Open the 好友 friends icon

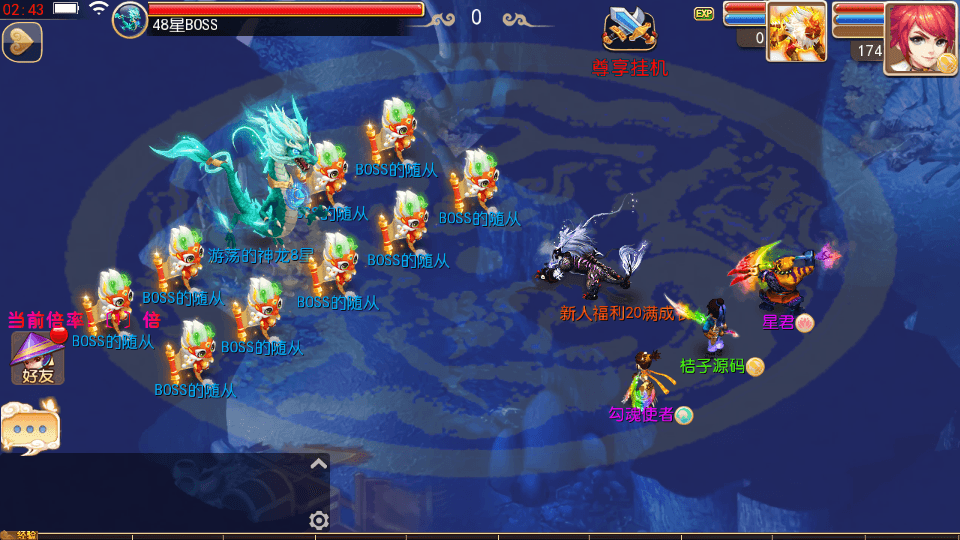click(x=37, y=358)
